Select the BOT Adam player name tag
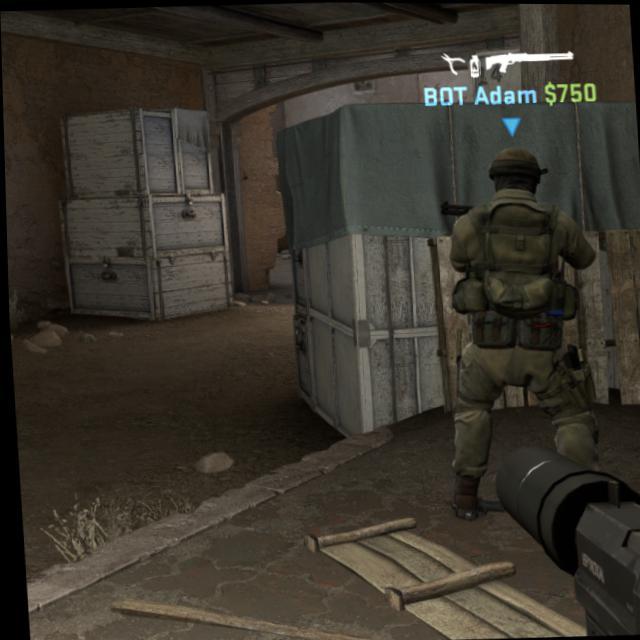The image size is (640, 640). pyautogui.click(x=481, y=96)
